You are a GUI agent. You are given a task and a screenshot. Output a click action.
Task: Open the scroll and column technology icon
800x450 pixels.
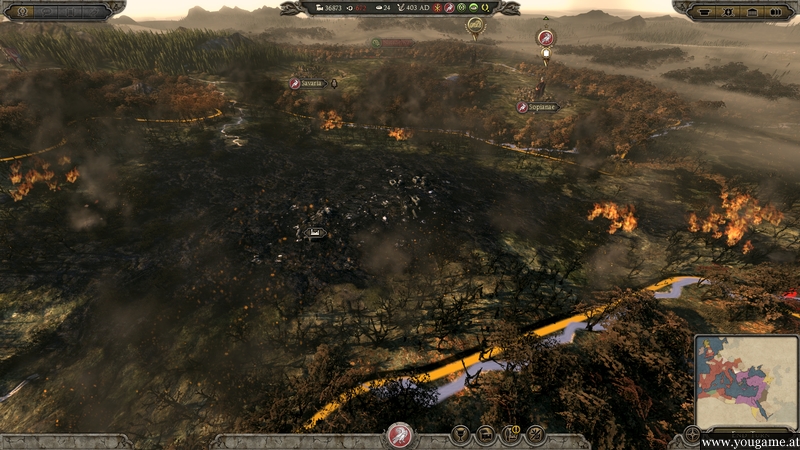pos(511,435)
